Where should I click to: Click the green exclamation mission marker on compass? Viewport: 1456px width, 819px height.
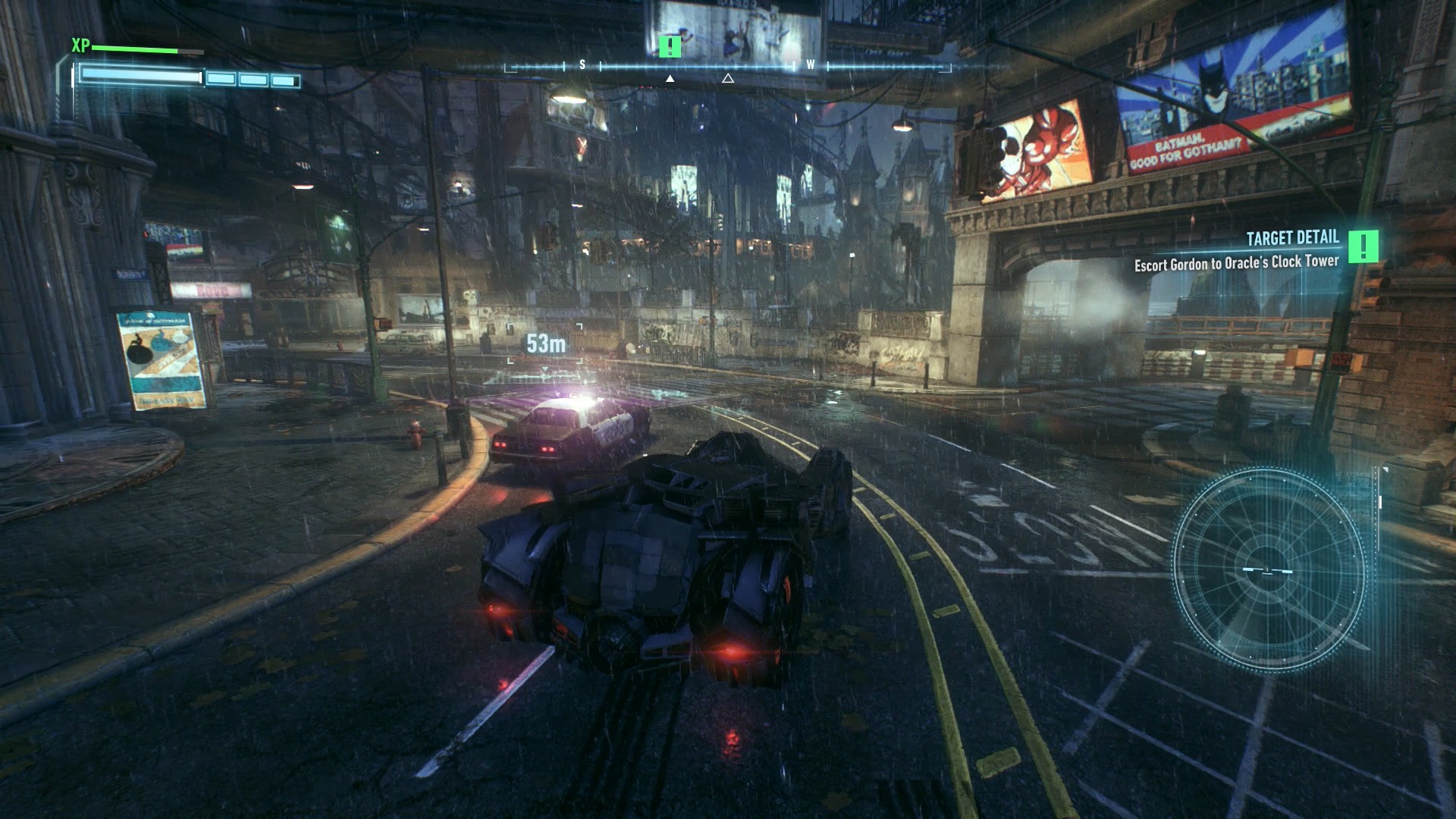point(670,47)
